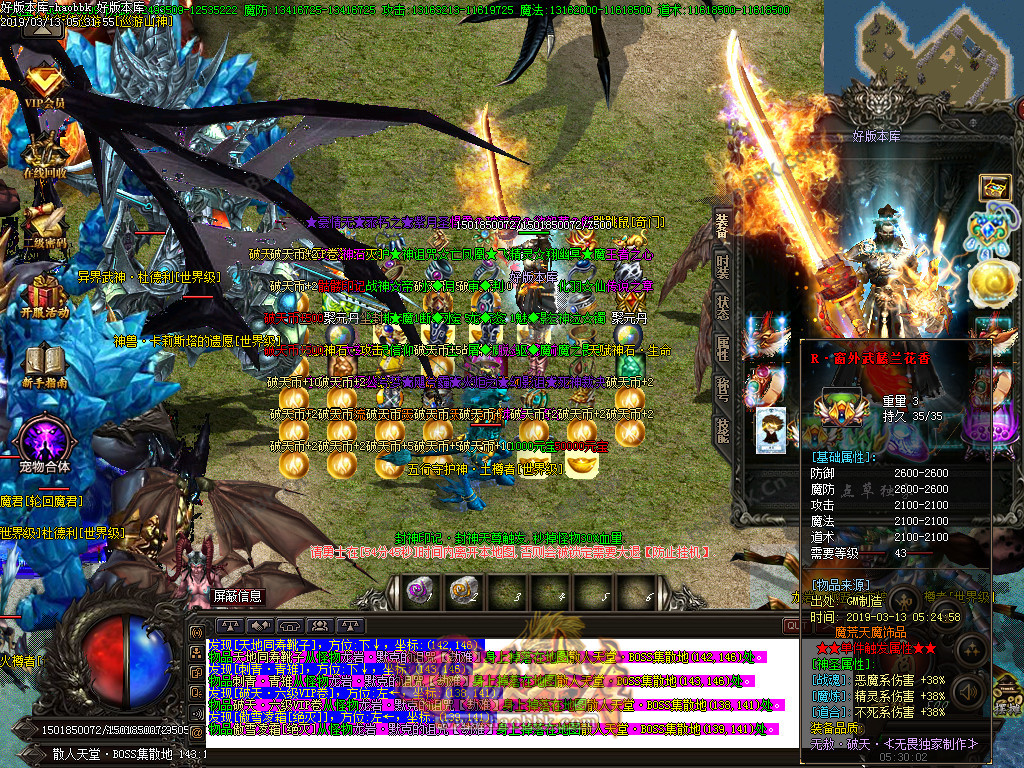Activate the 宠物合体 pet fusion icon

(44, 442)
